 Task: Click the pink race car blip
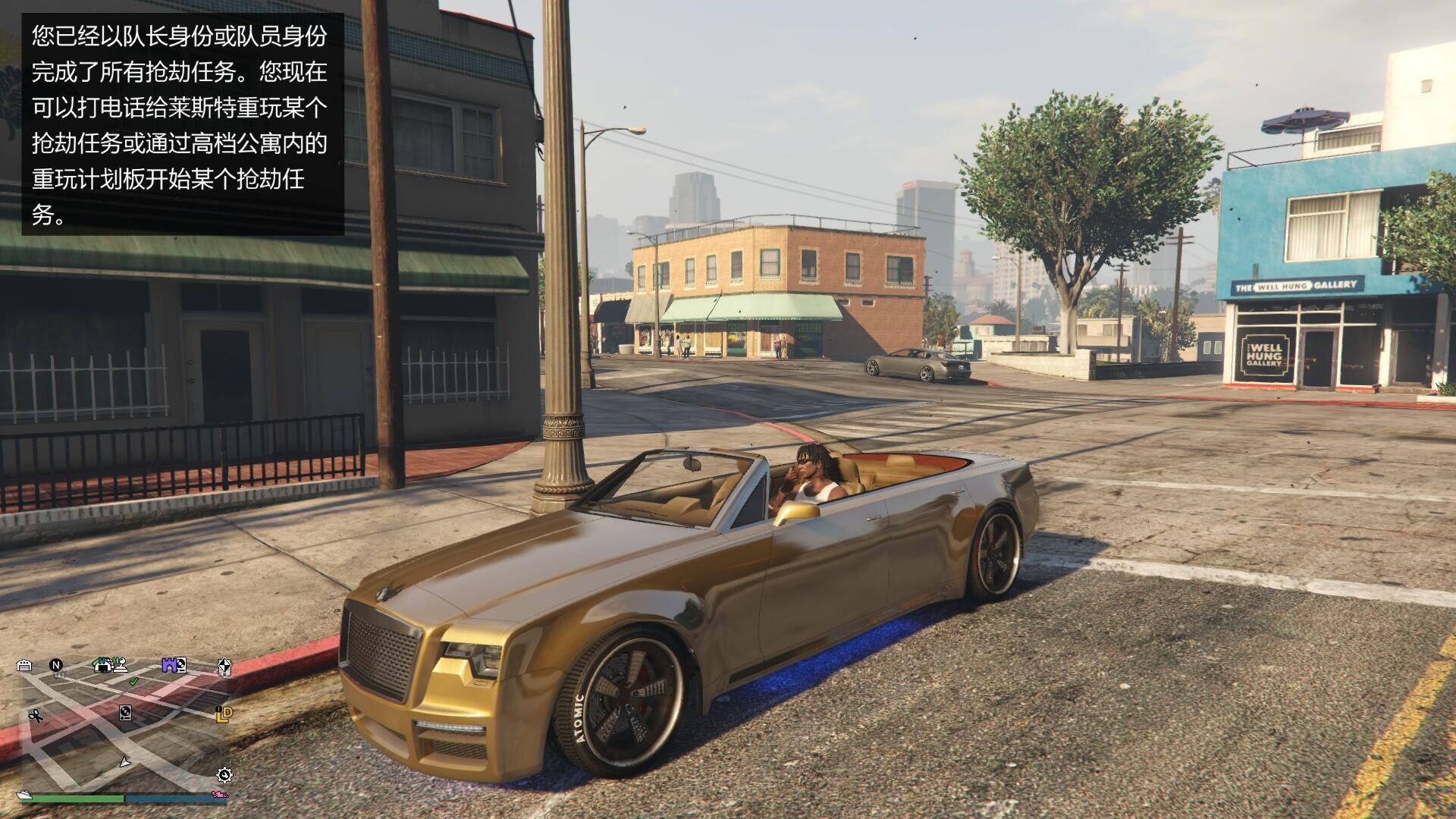click(x=219, y=795)
